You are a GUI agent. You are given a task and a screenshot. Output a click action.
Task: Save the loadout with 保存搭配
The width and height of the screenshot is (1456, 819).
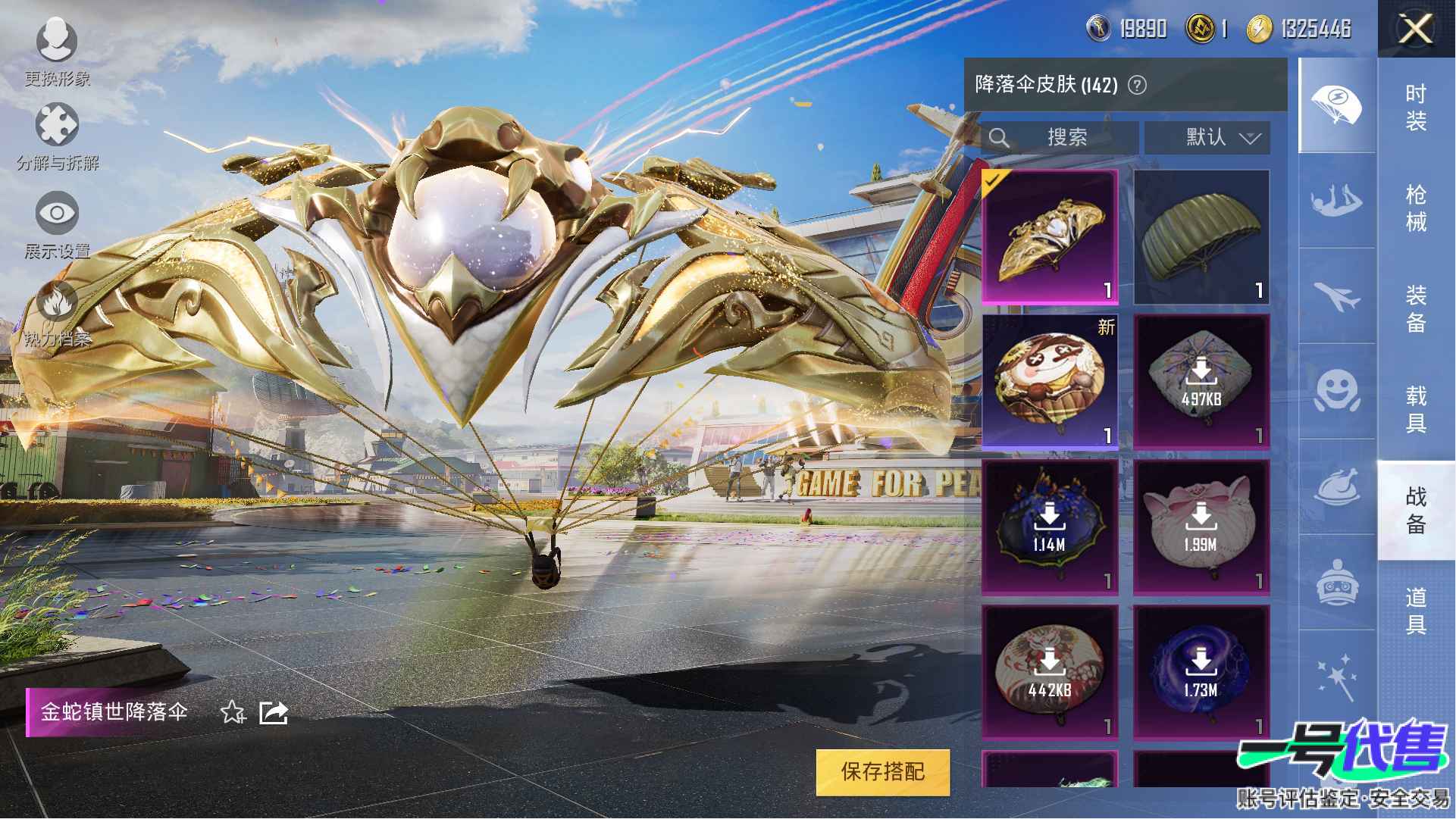(x=882, y=772)
